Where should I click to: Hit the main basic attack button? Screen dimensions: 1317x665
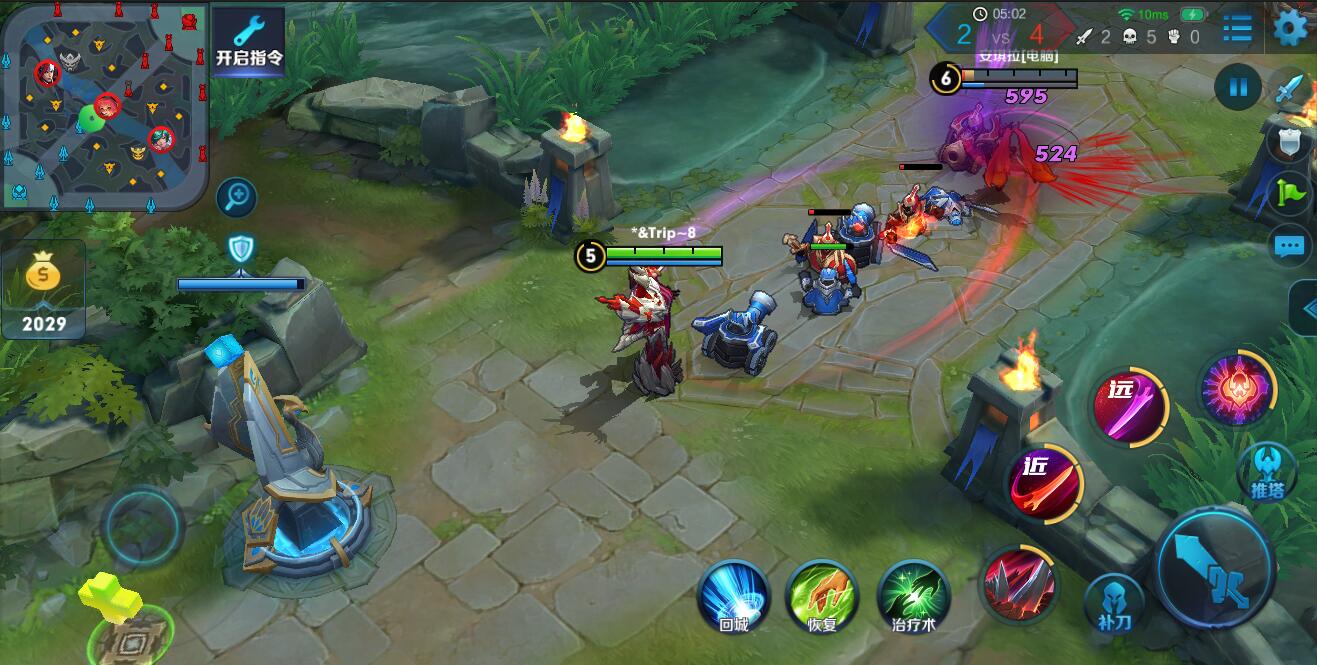1215,569
